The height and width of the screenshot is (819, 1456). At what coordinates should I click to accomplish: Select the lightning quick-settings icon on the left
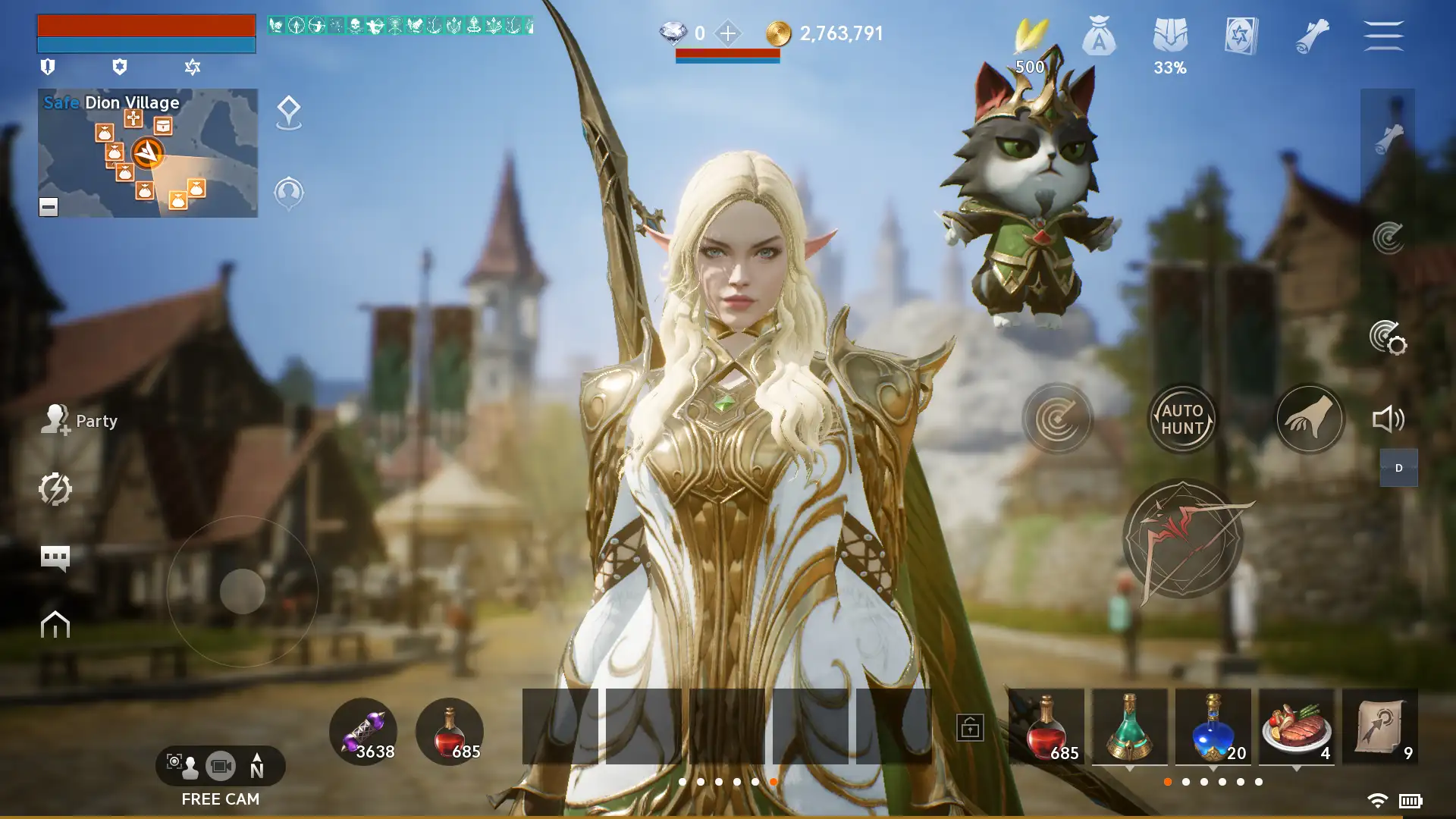(54, 489)
